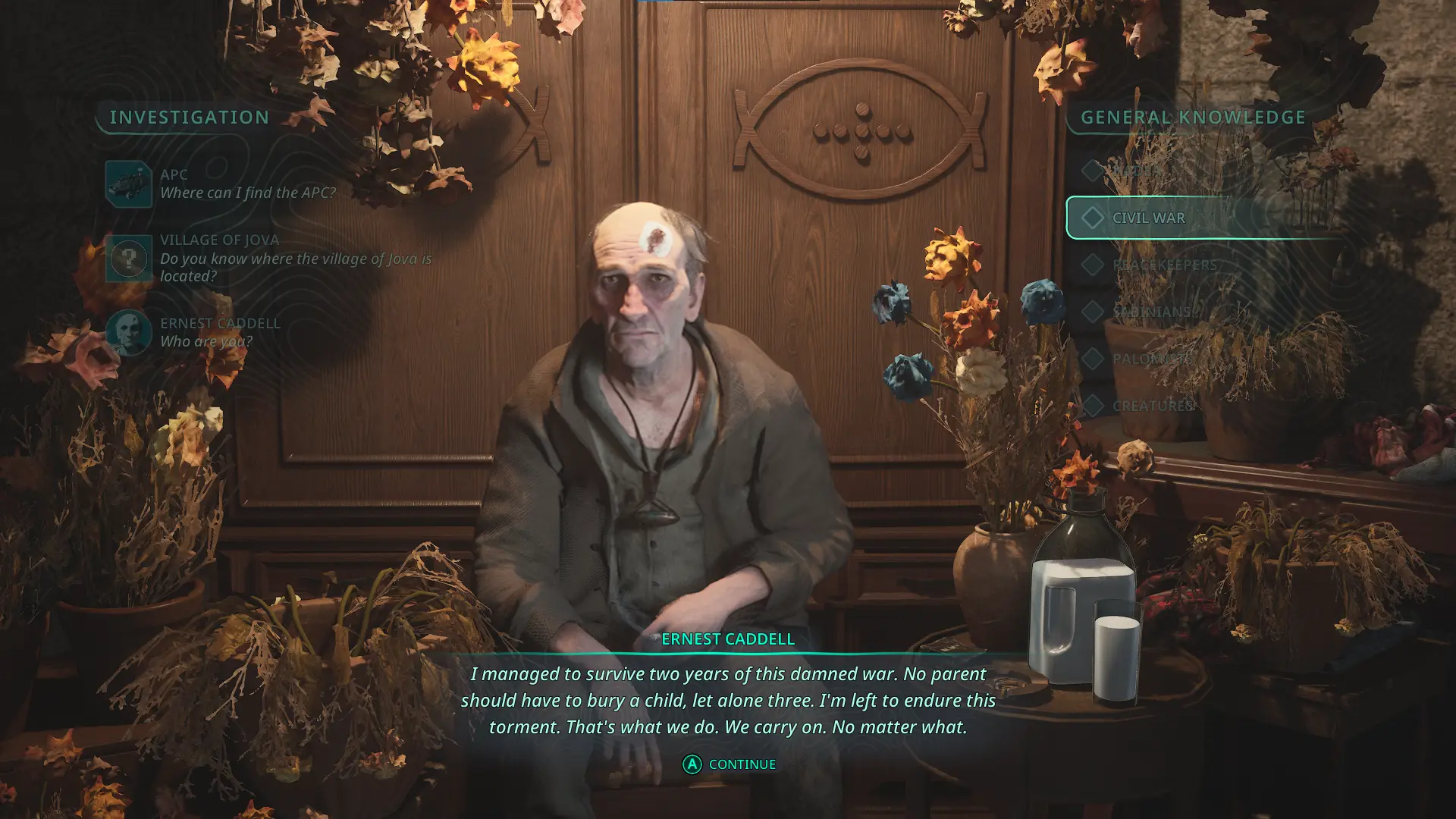This screenshot has height=819, width=1456.
Task: Pick the Palomists knowledge entry
Action: point(1150,359)
